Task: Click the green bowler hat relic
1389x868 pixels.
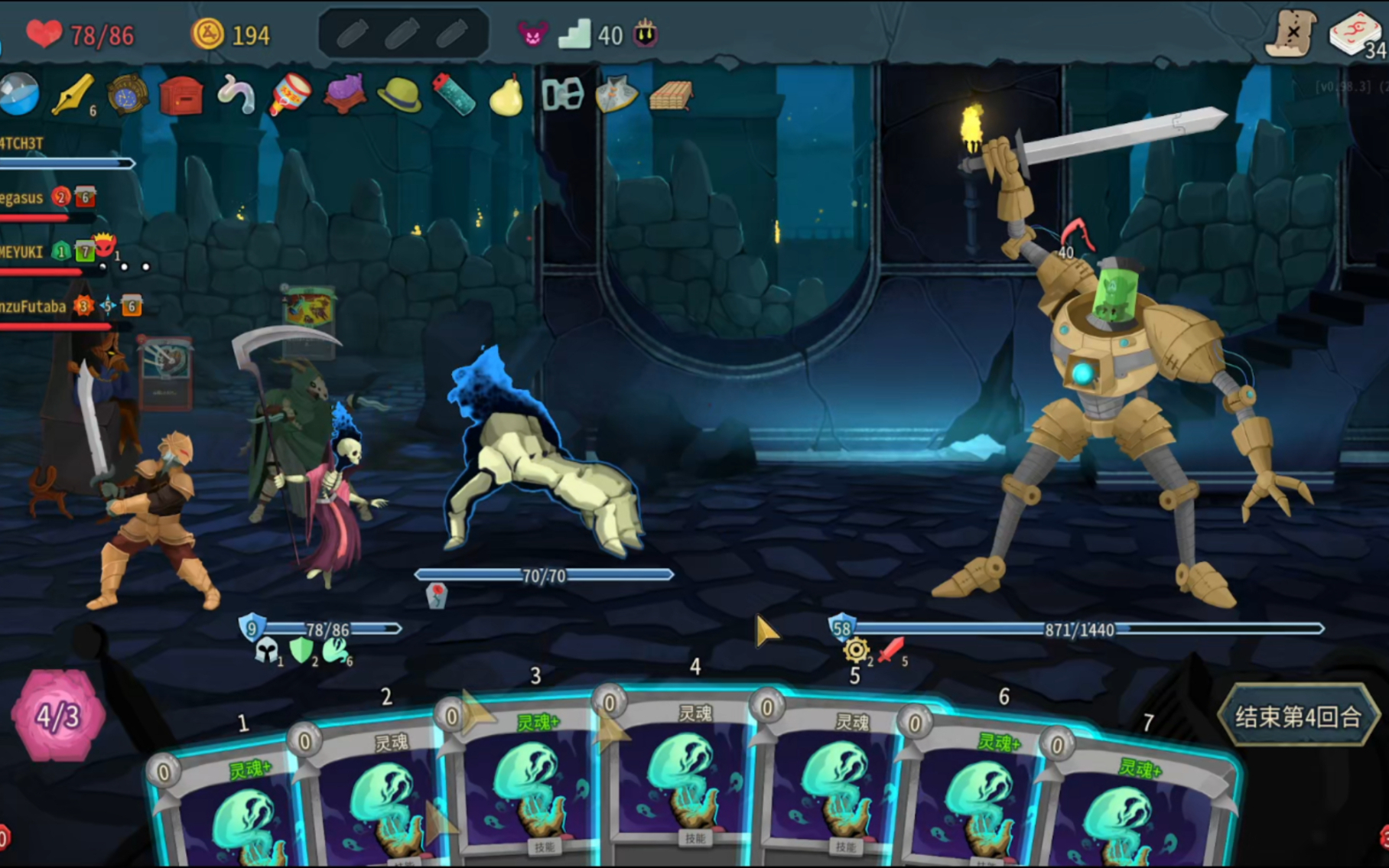Action: pos(398,96)
